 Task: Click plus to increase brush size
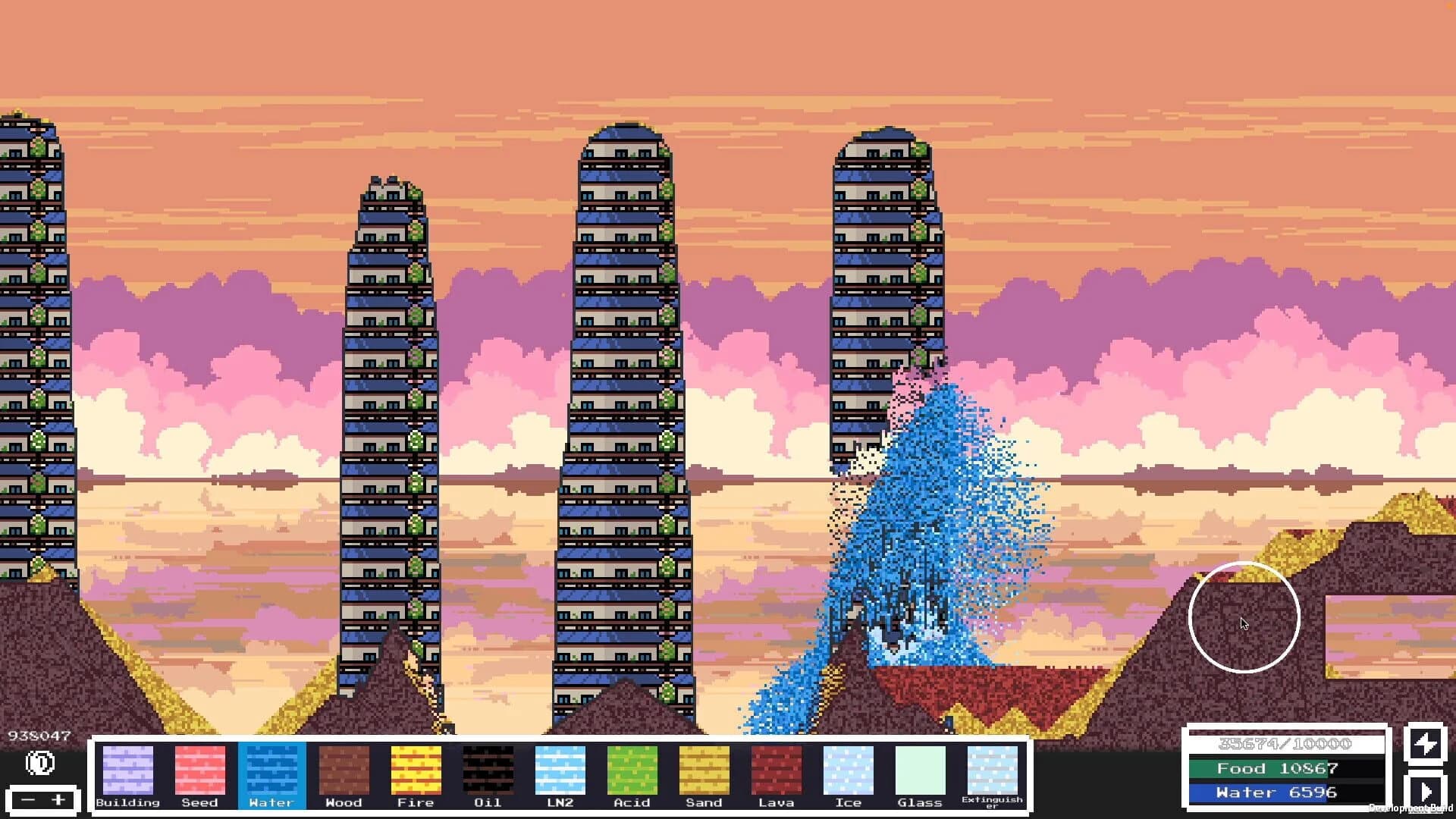58,800
